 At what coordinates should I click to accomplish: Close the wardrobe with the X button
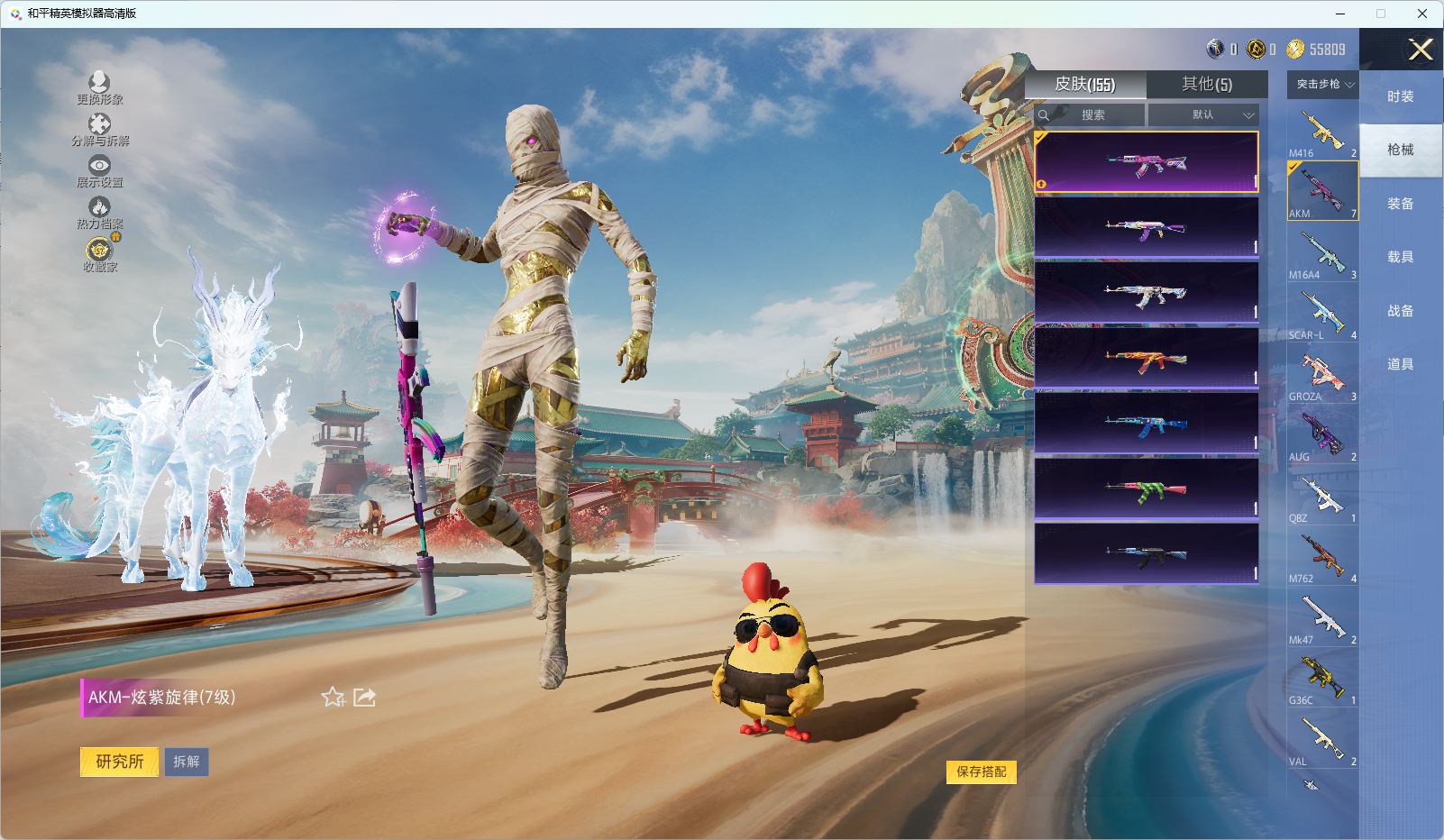point(1421,50)
